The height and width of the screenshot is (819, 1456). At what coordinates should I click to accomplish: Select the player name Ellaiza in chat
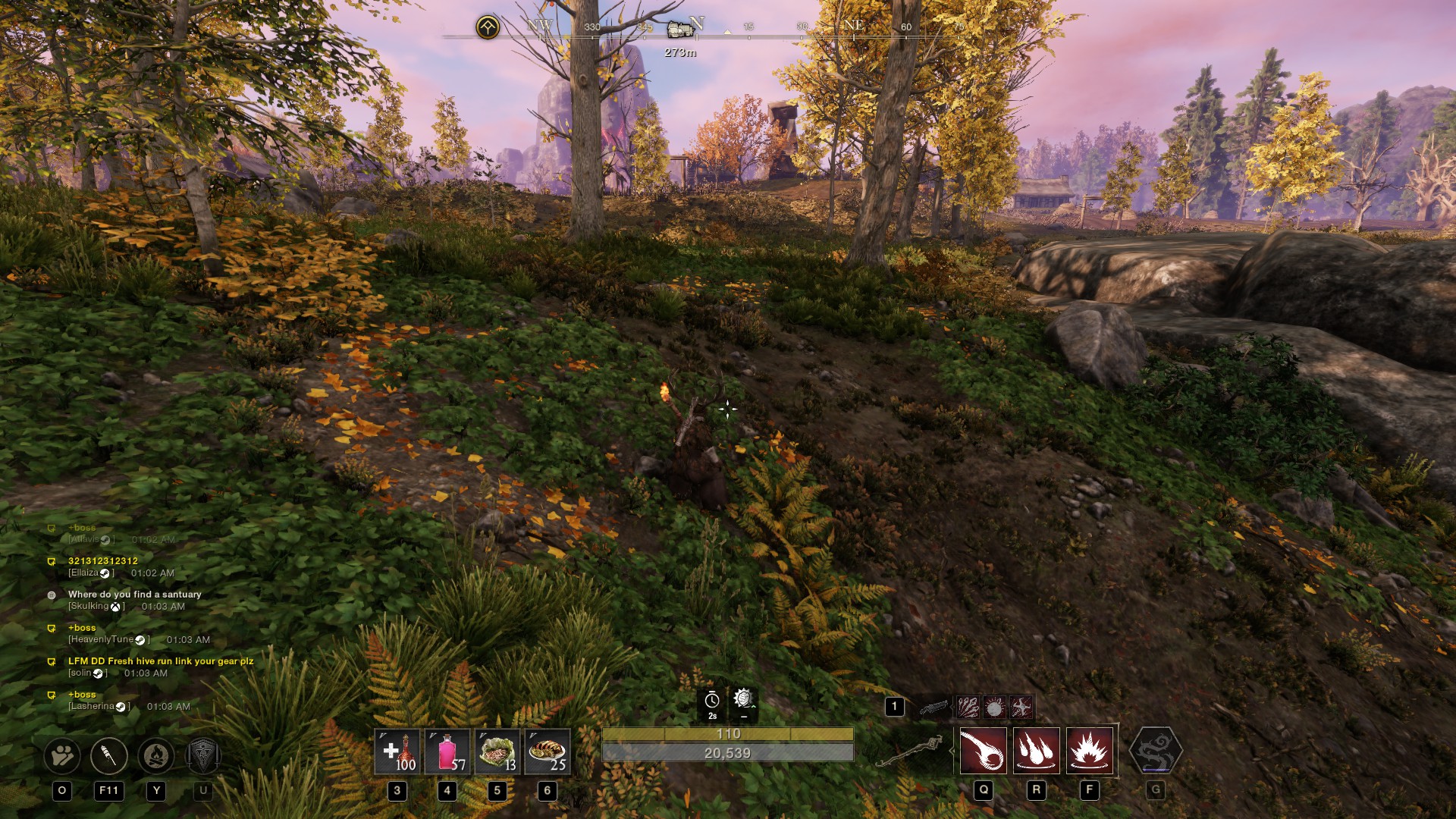click(x=83, y=573)
